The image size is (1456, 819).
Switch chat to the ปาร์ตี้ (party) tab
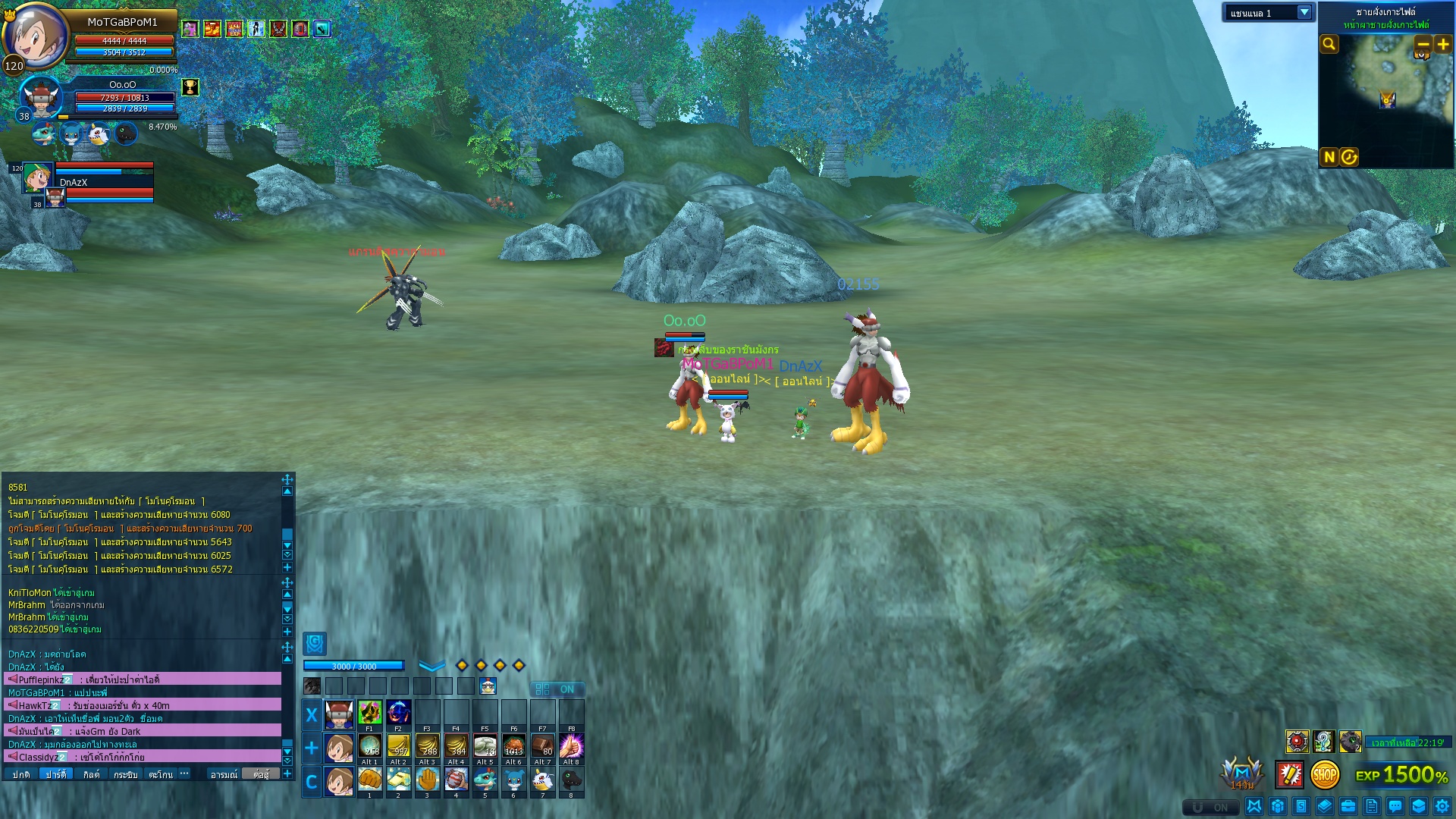(x=56, y=774)
